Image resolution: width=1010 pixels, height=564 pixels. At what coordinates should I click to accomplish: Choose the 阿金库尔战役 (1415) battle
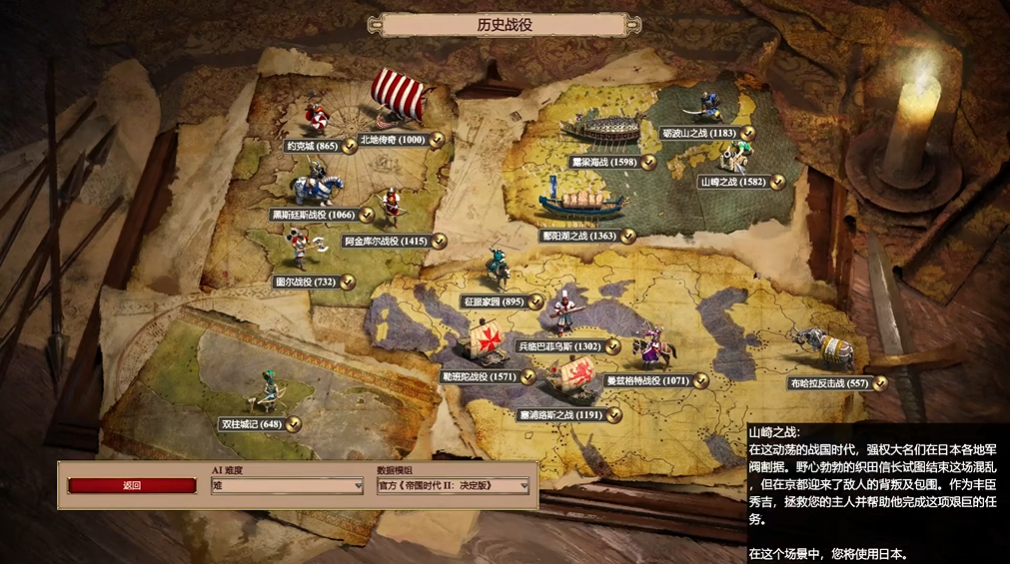pos(385,241)
